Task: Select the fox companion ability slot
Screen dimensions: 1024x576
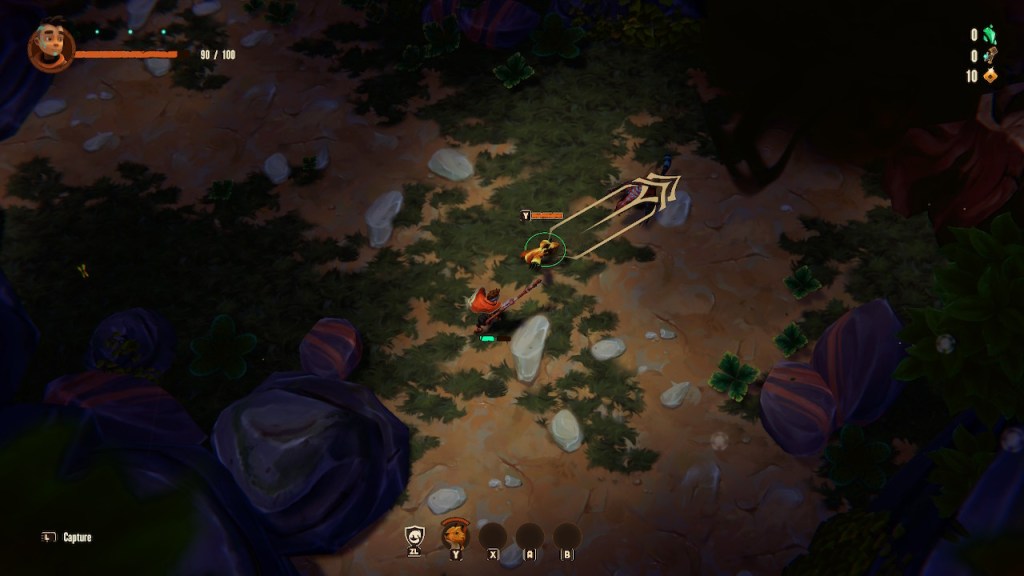Action: (456, 535)
